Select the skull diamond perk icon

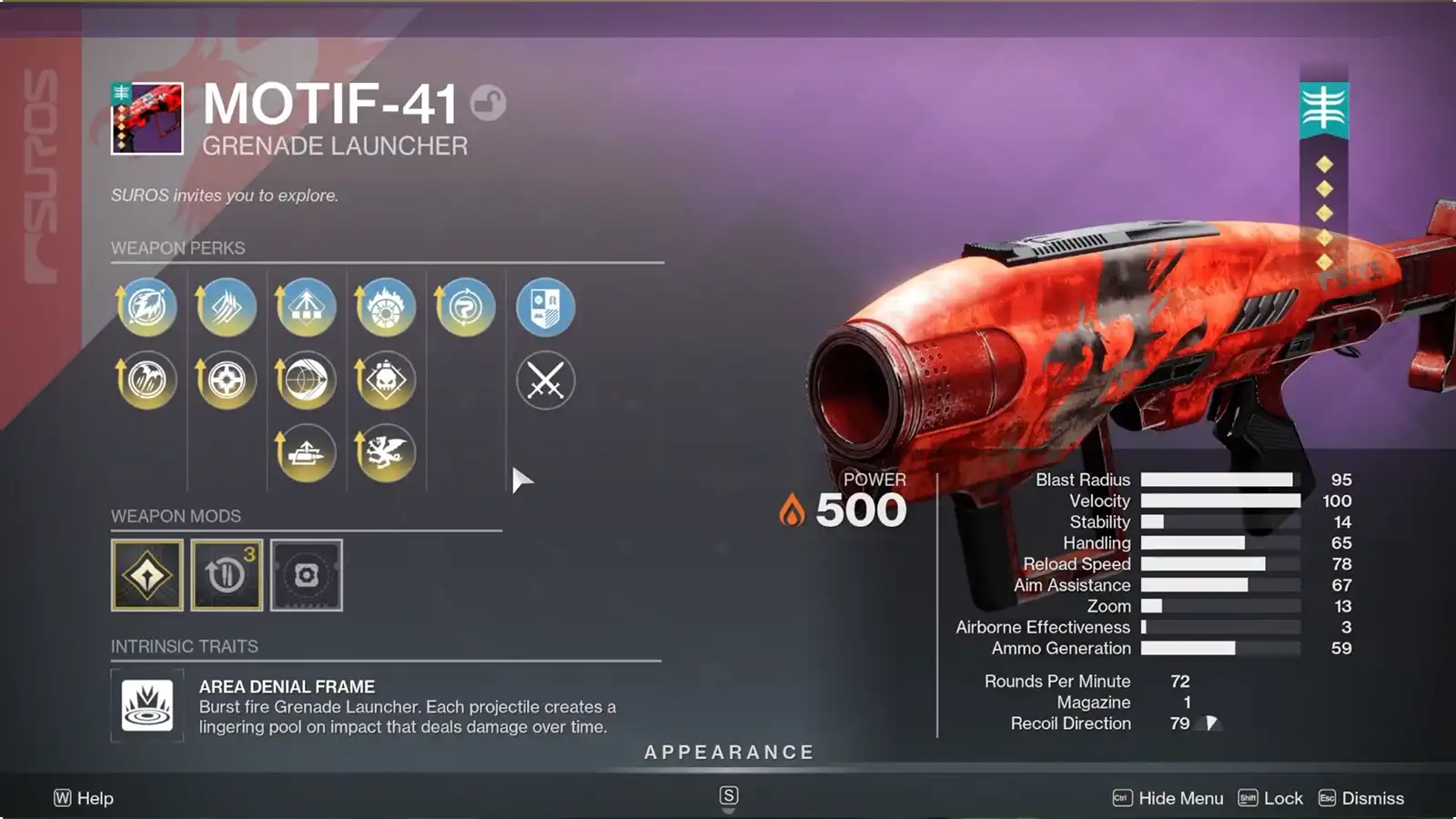(386, 380)
